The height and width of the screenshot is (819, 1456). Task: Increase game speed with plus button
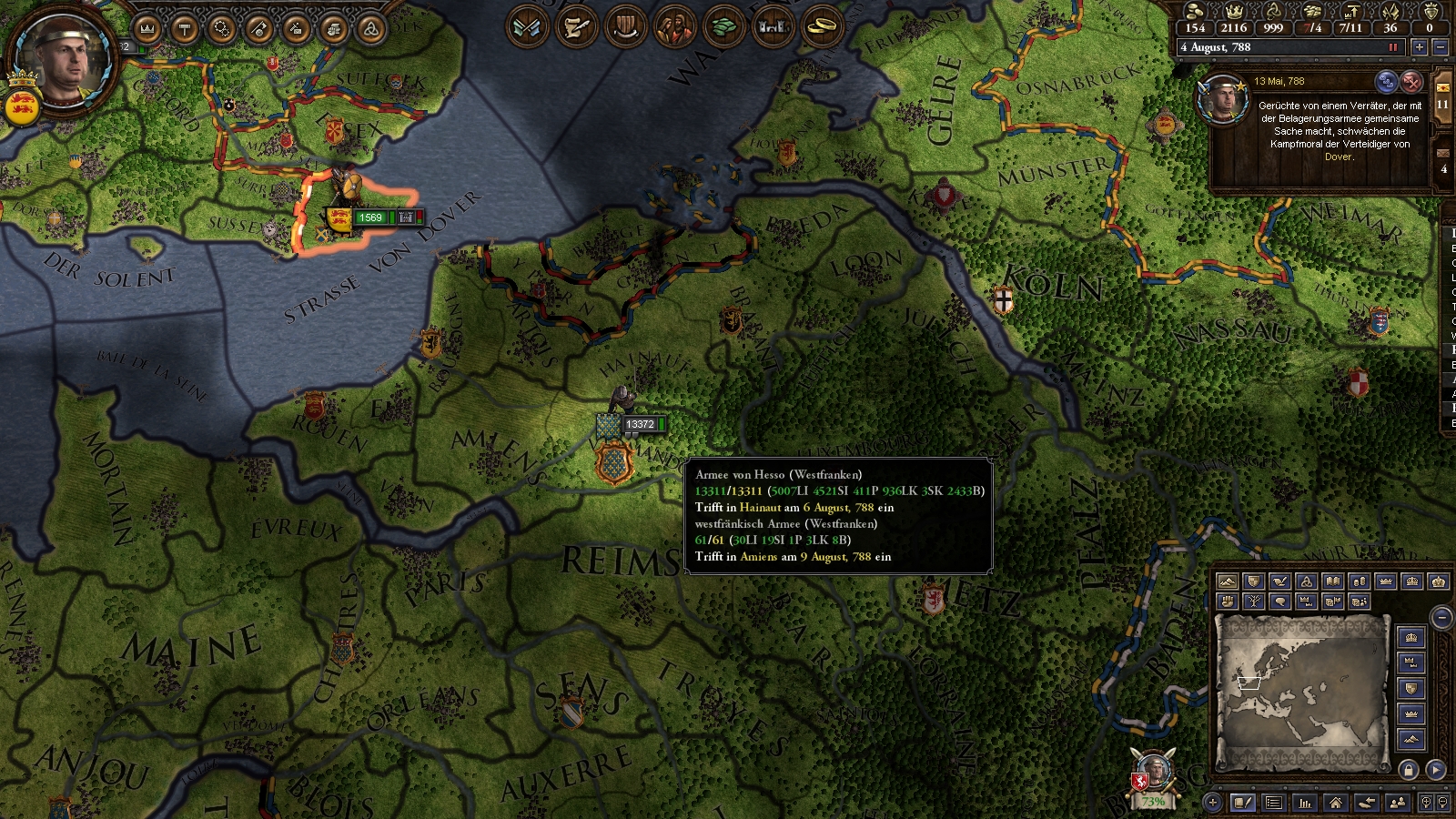[x=1419, y=47]
